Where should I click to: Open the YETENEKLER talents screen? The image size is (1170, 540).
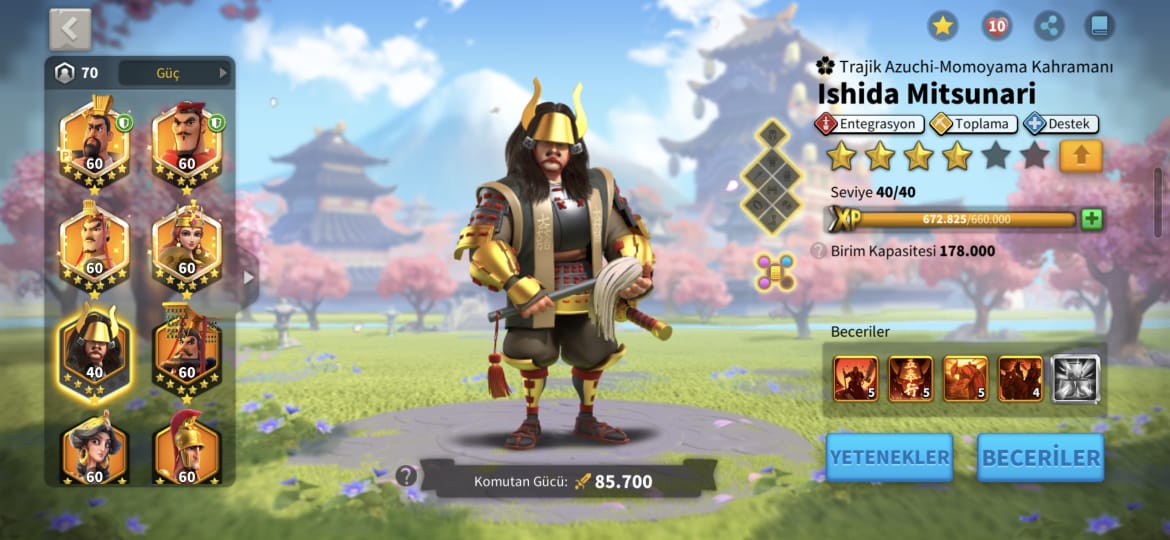tap(889, 457)
